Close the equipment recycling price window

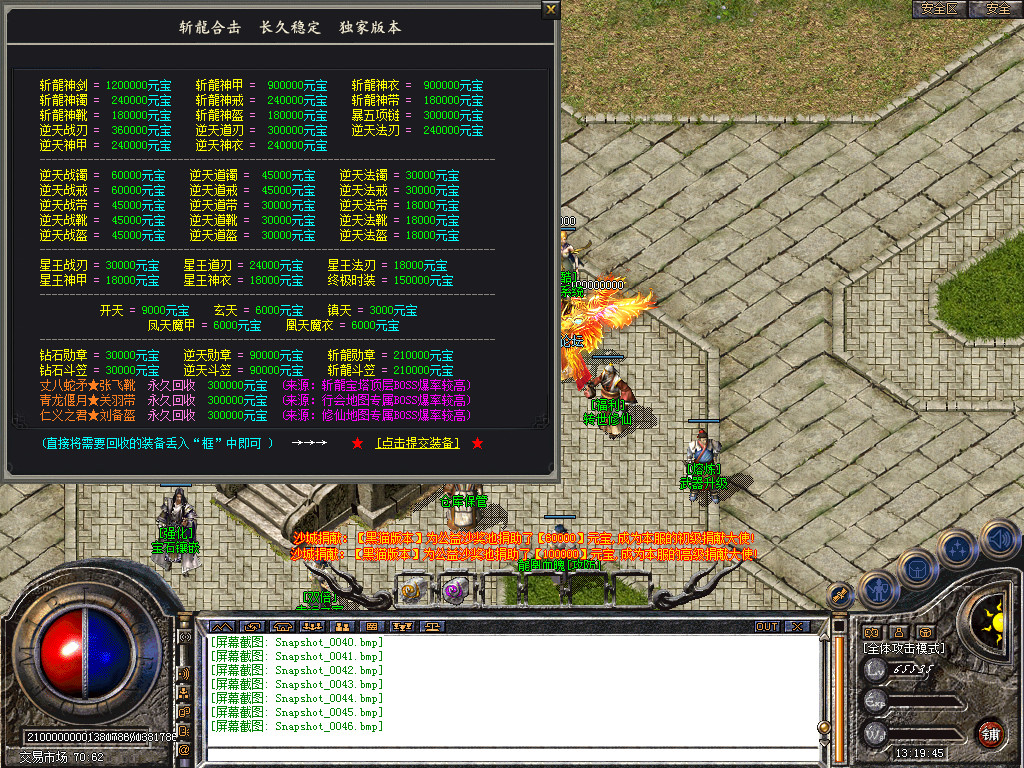[x=551, y=10]
